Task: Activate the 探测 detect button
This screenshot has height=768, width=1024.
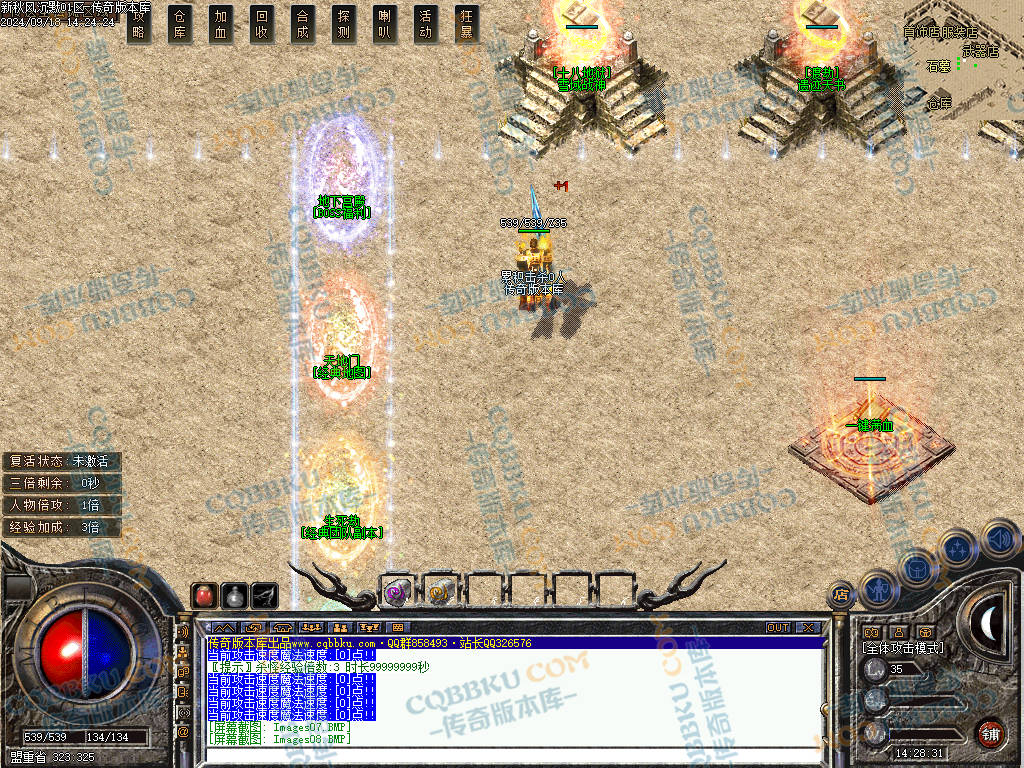Action: point(343,24)
